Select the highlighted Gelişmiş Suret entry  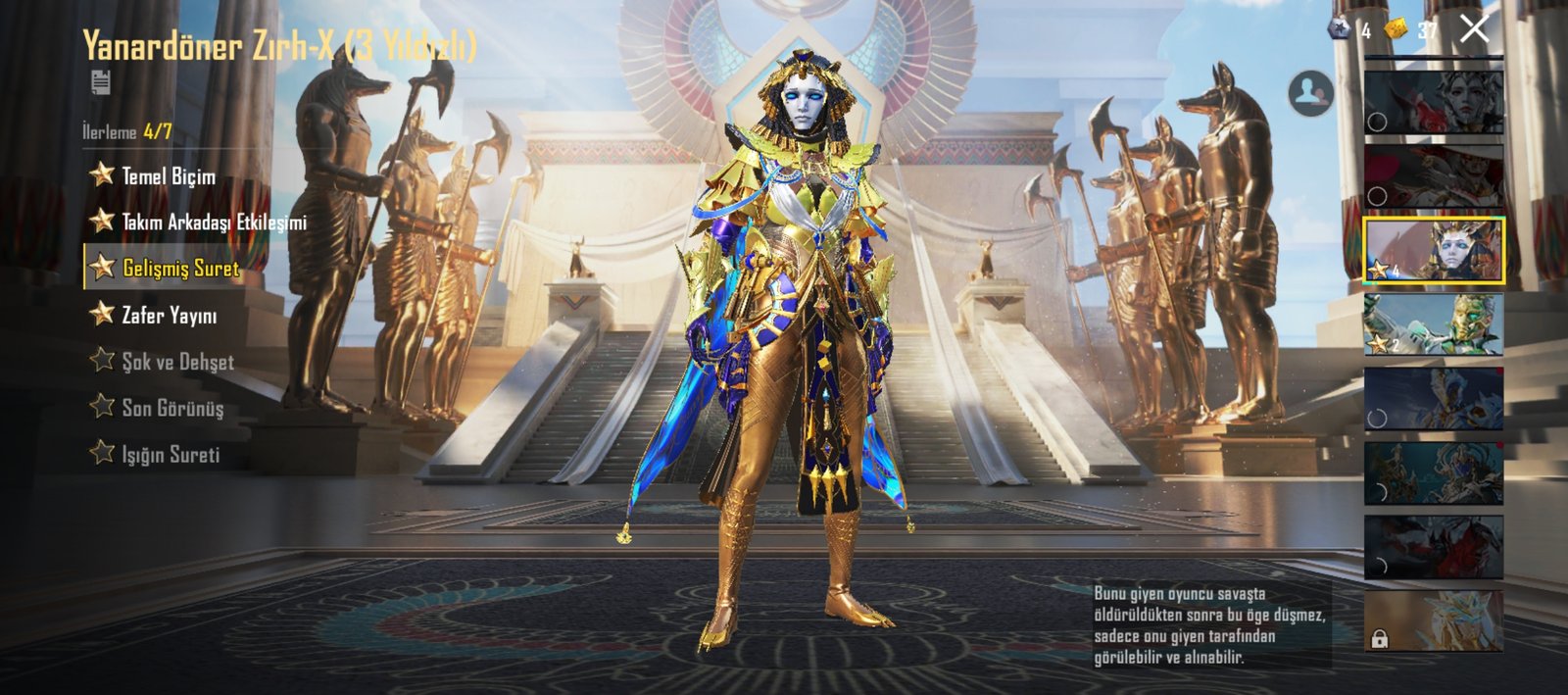[x=178, y=268]
